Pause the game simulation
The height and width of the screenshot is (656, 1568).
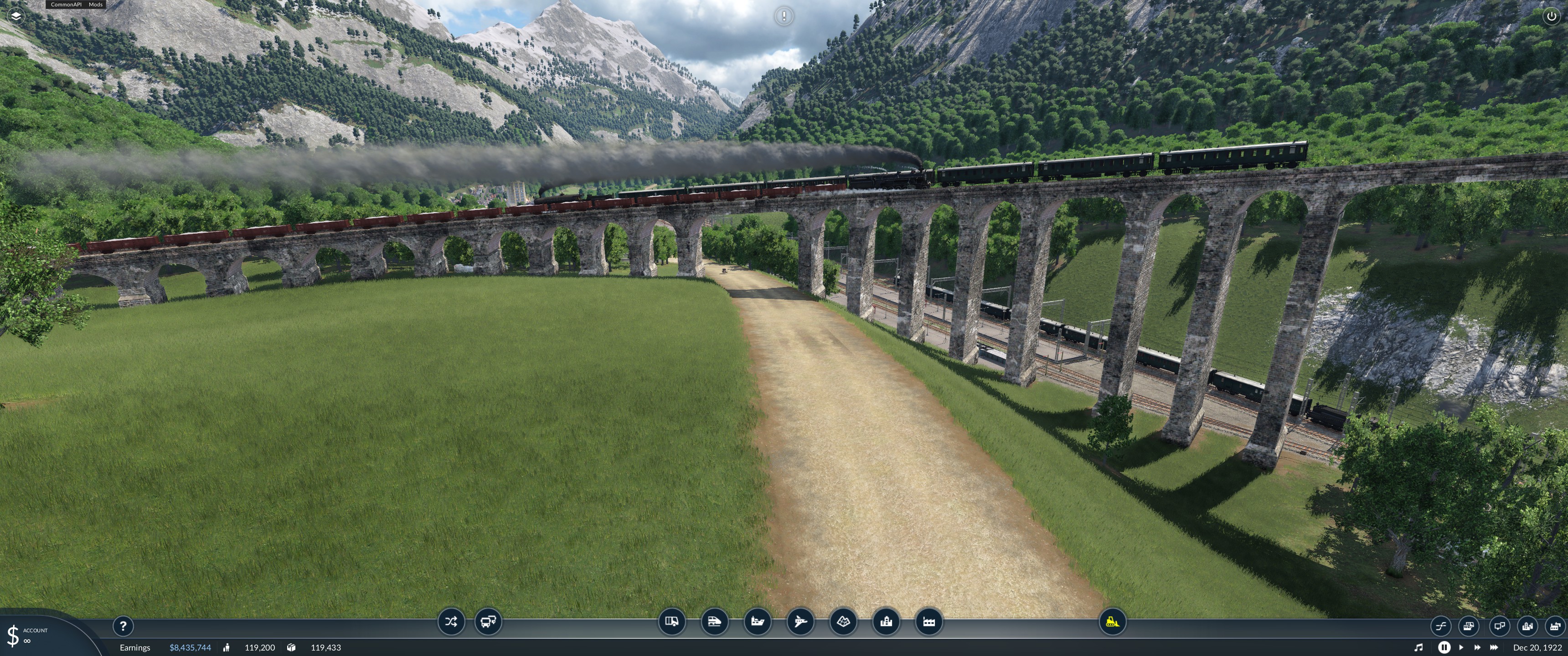1444,647
